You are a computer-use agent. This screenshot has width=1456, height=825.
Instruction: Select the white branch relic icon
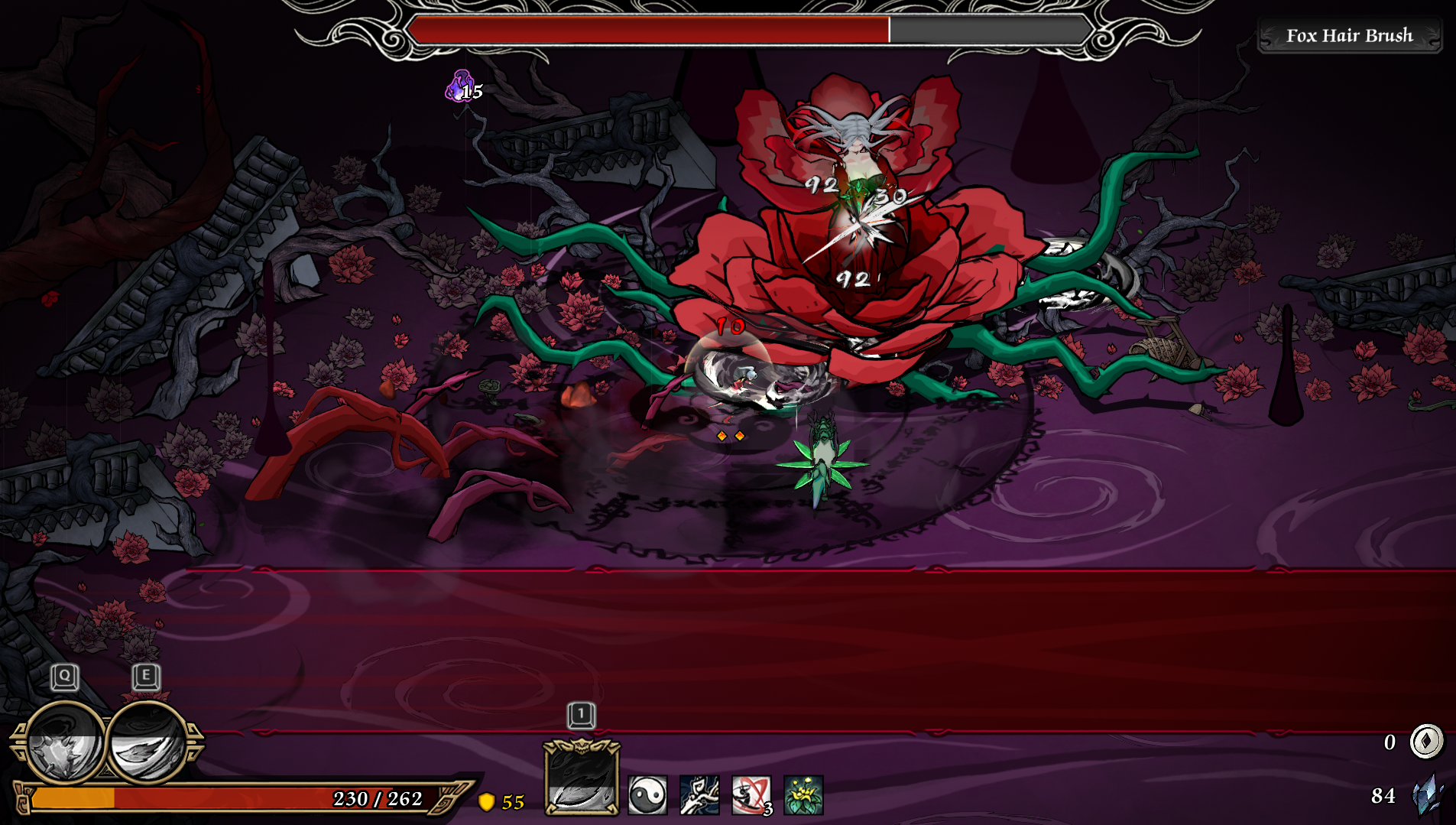click(699, 795)
